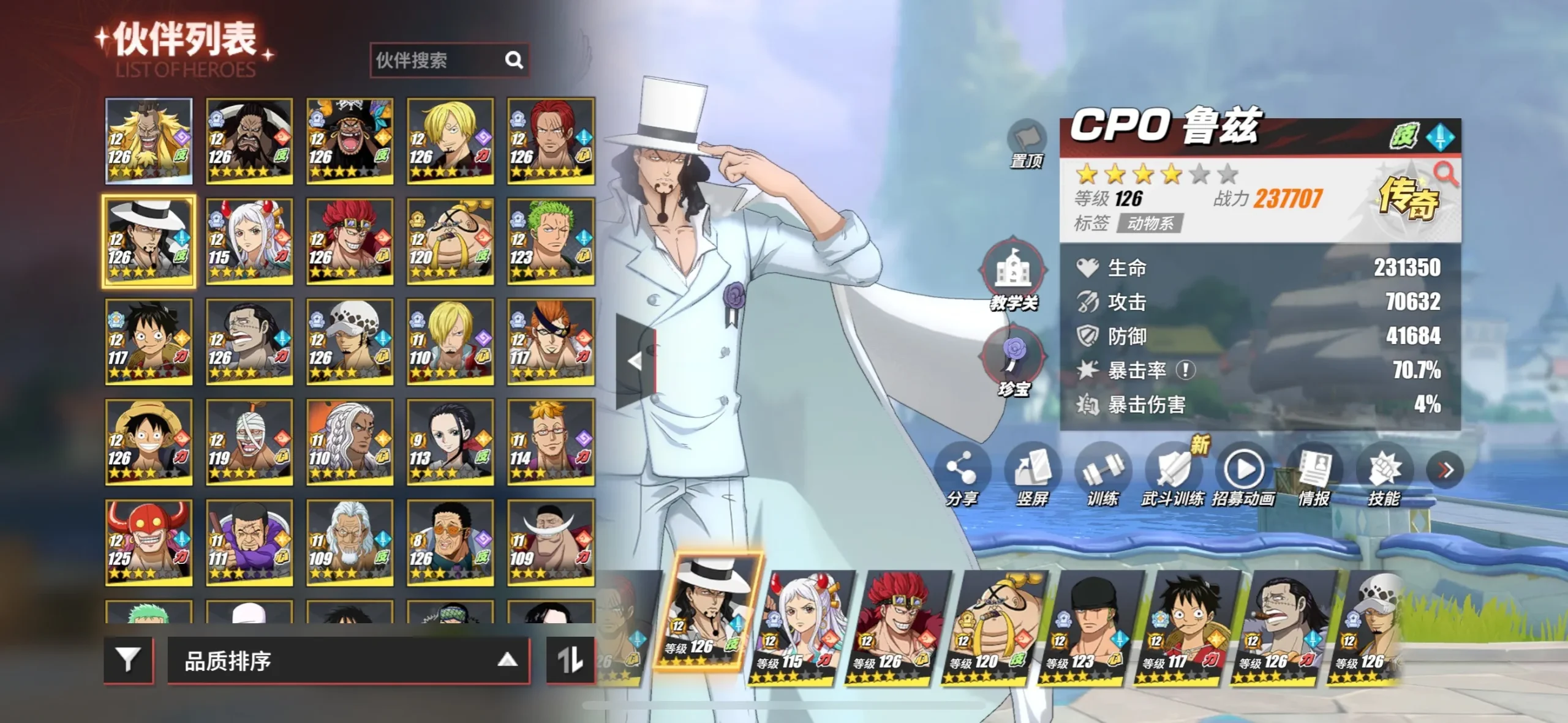Image resolution: width=1568 pixels, height=723 pixels.
Task: Show the 暴击率 info tooltip icon
Action: point(1186,370)
